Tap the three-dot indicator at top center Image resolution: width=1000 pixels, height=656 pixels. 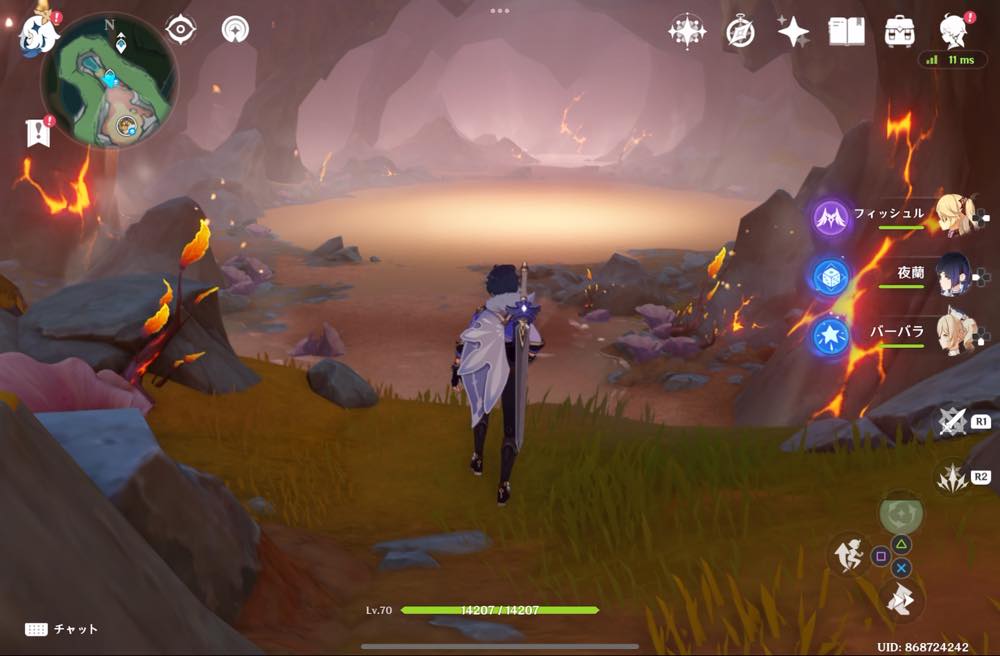[500, 11]
